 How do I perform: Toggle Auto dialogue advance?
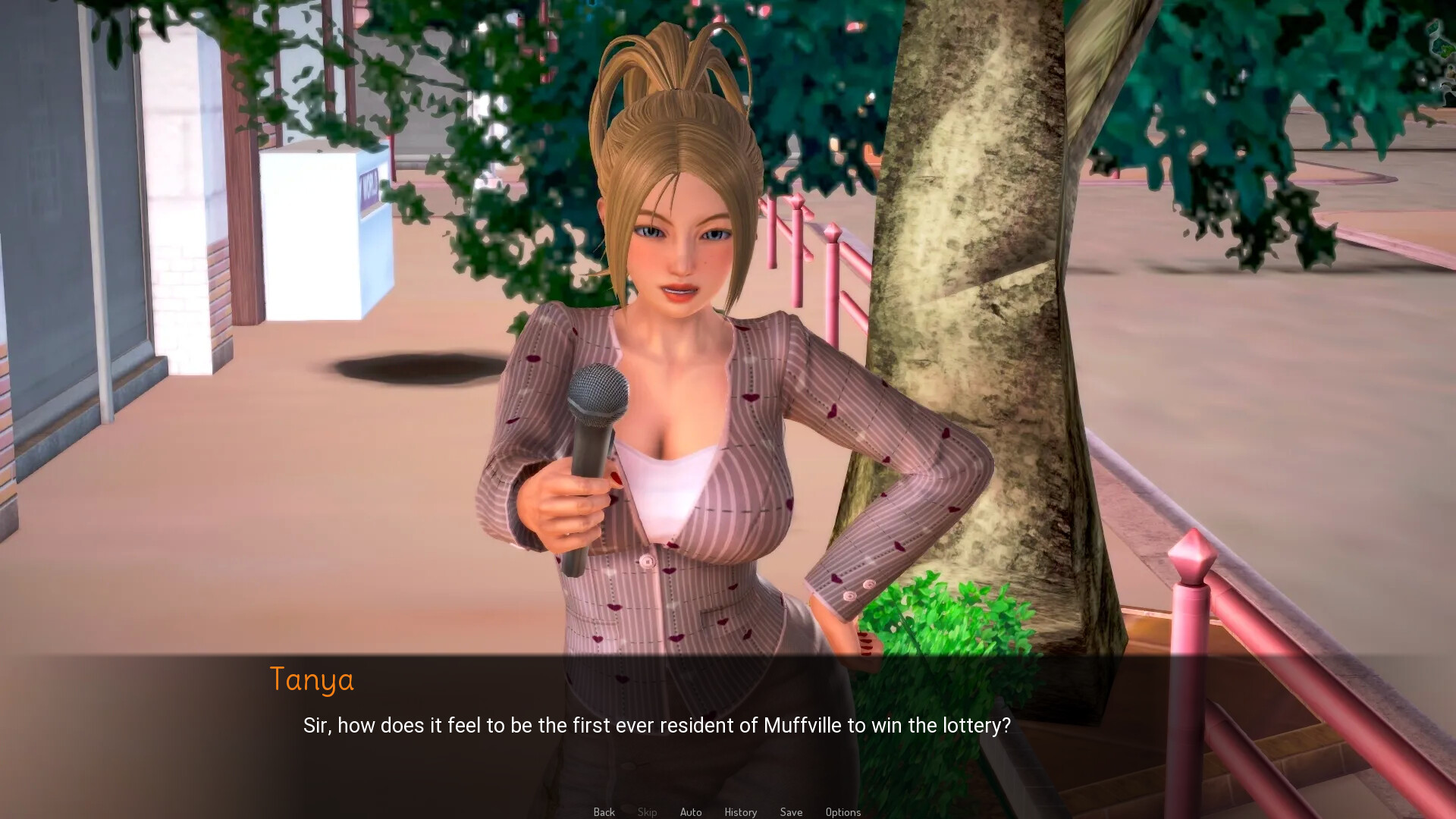coord(691,811)
